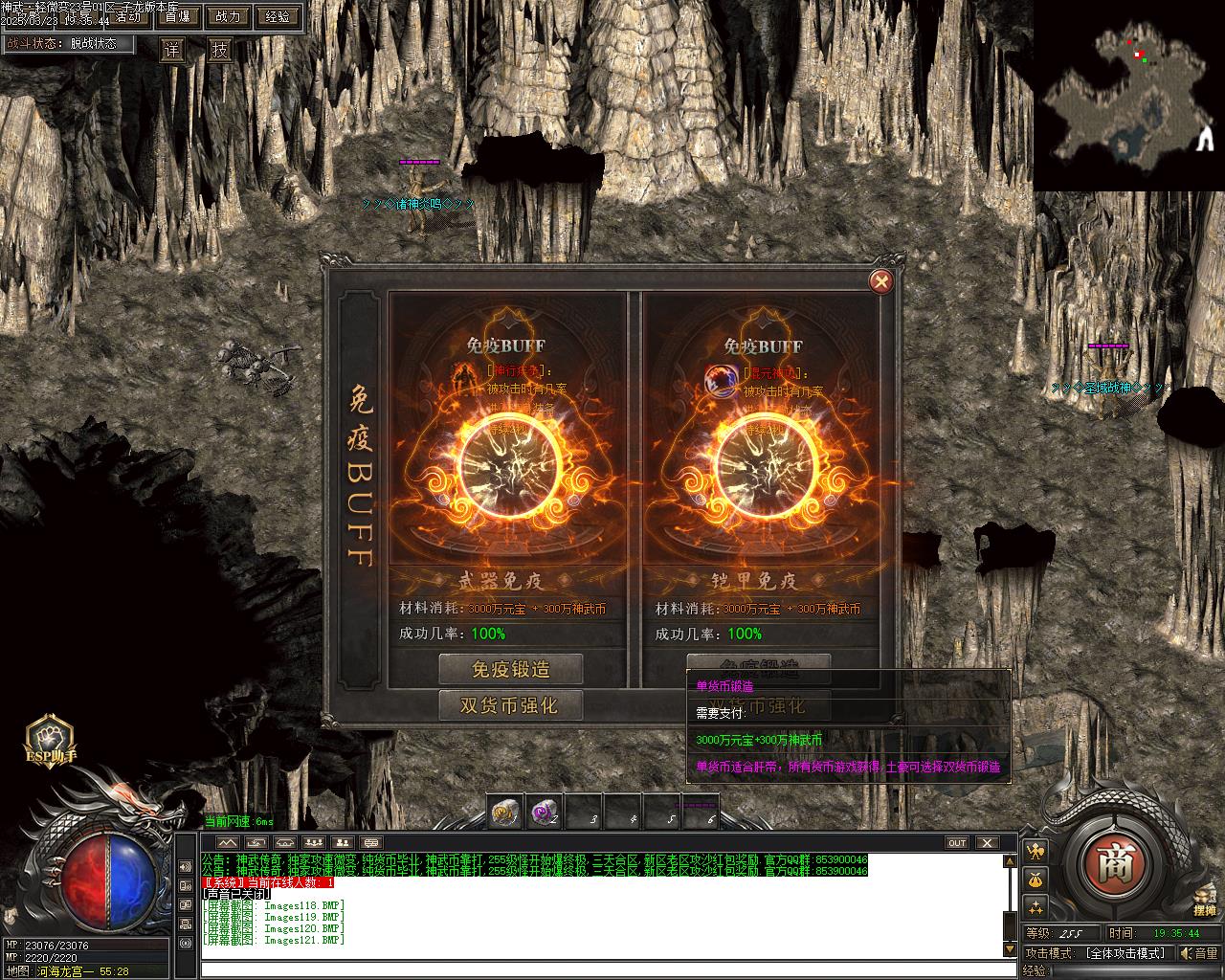Open the 首爆 panel
Image resolution: width=1225 pixels, height=980 pixels.
(177, 16)
